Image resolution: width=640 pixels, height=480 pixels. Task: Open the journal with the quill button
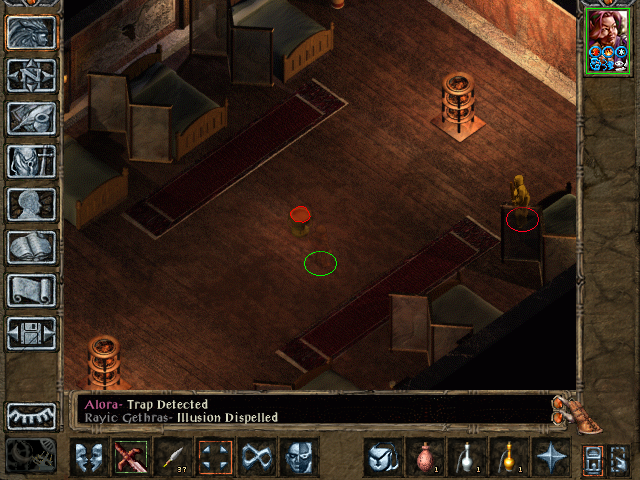(x=31, y=117)
